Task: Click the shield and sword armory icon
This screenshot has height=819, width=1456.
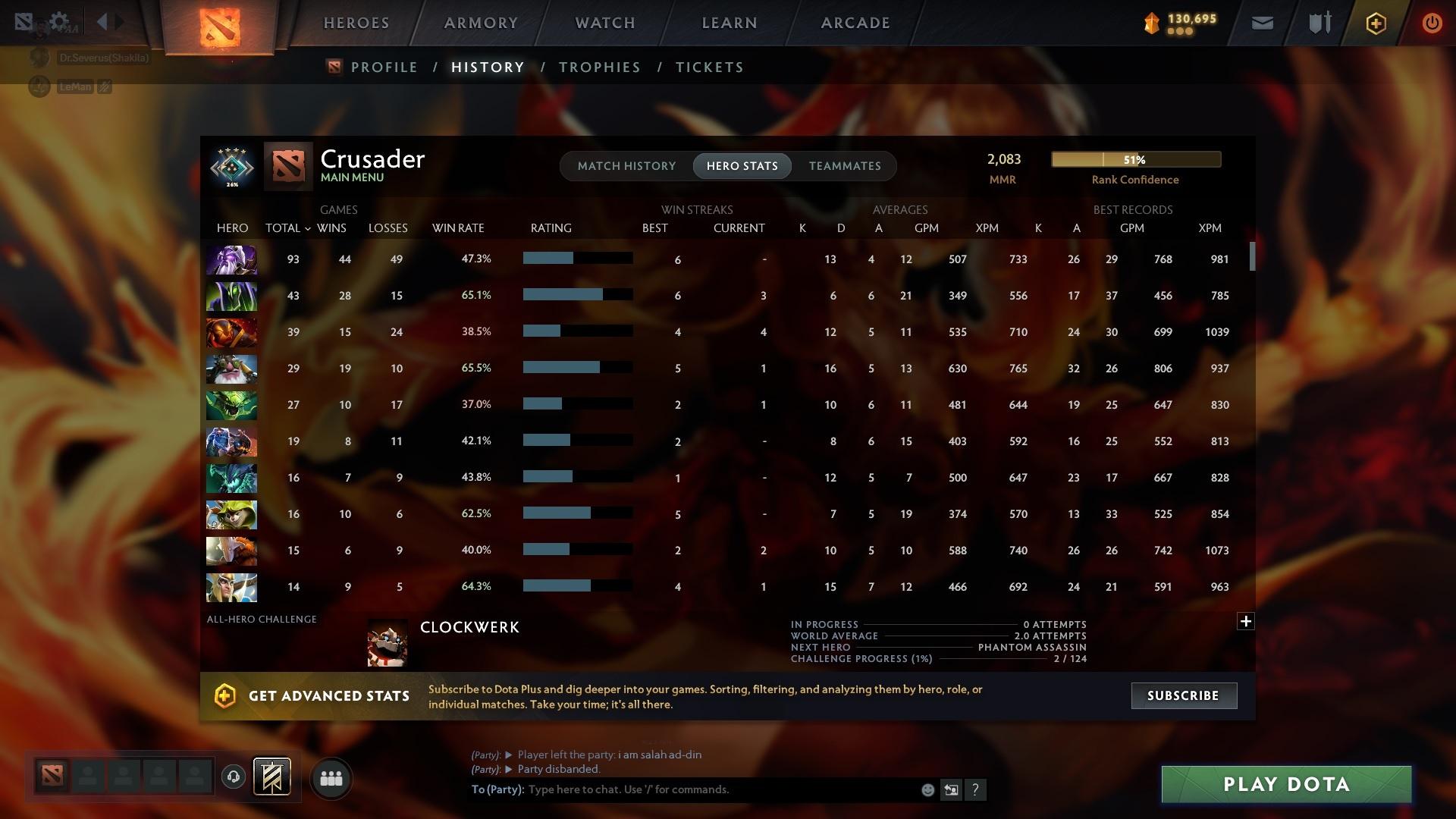Action: coord(1319,23)
